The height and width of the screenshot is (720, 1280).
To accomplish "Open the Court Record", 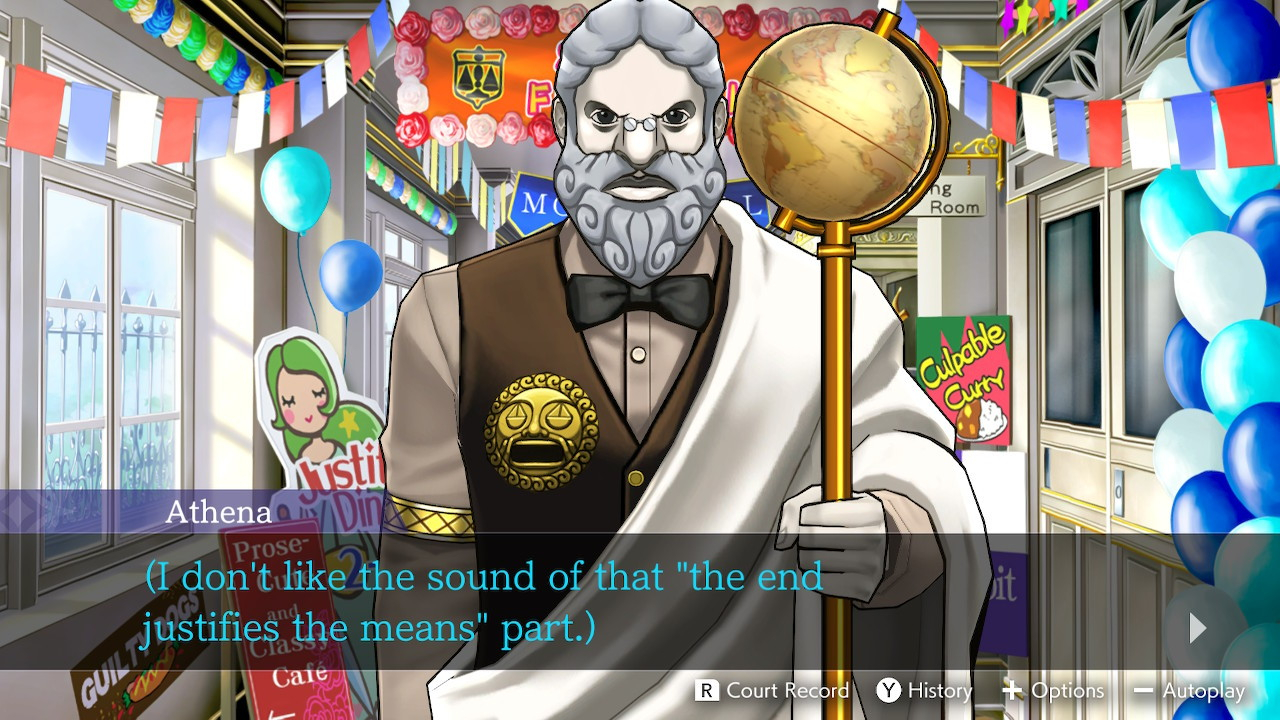I will pos(773,690).
